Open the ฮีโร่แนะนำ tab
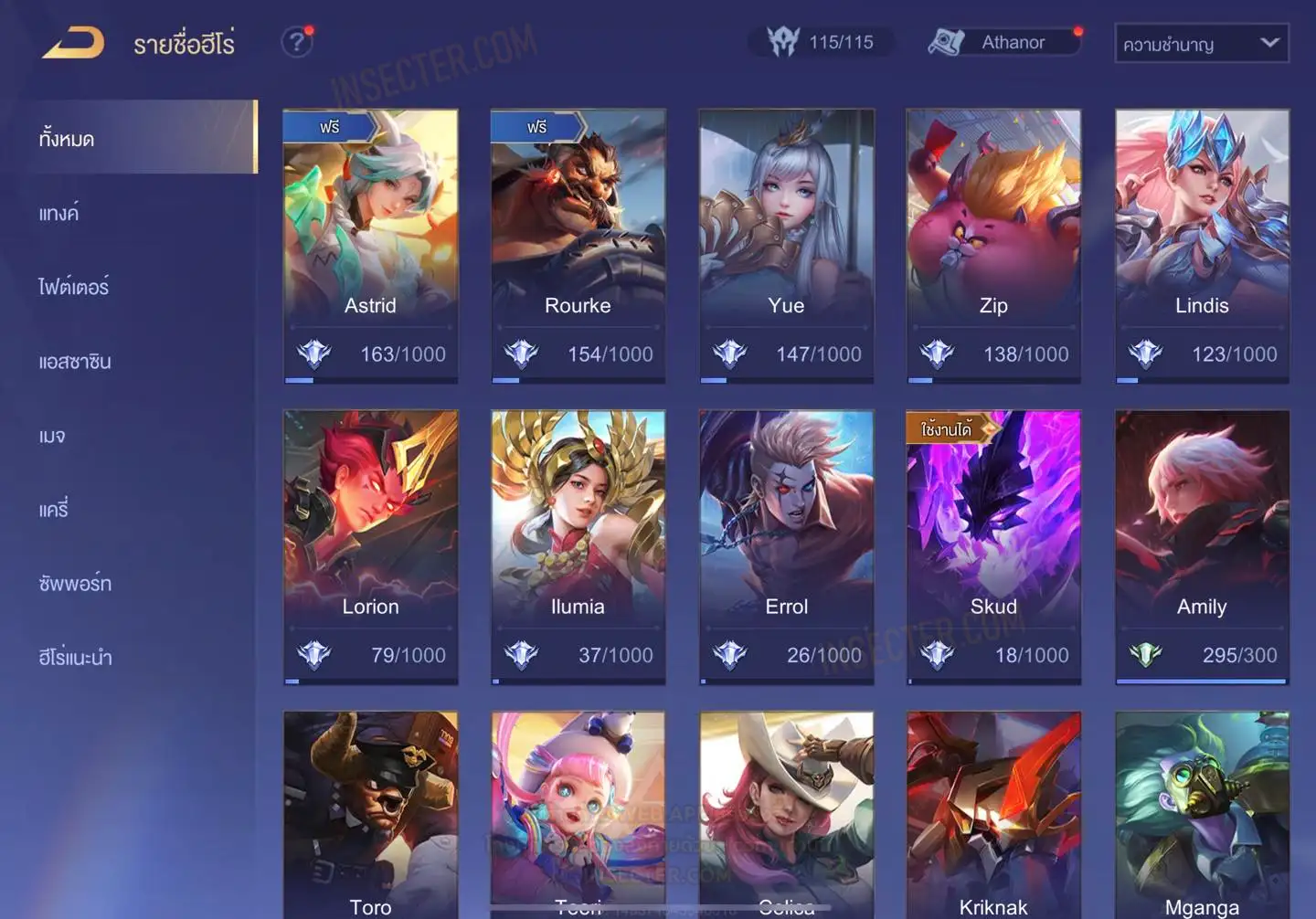The width and height of the screenshot is (1316, 919). (75, 658)
